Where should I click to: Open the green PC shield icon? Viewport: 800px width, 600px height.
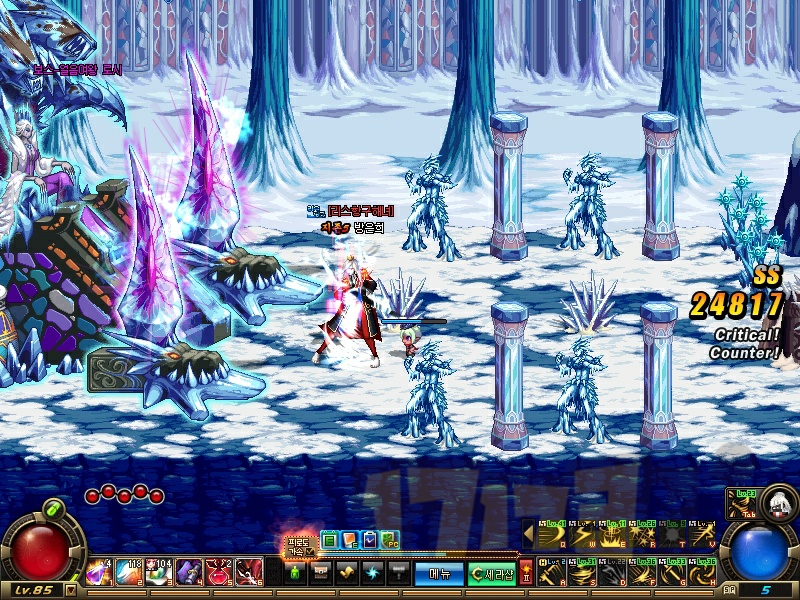tap(390, 540)
